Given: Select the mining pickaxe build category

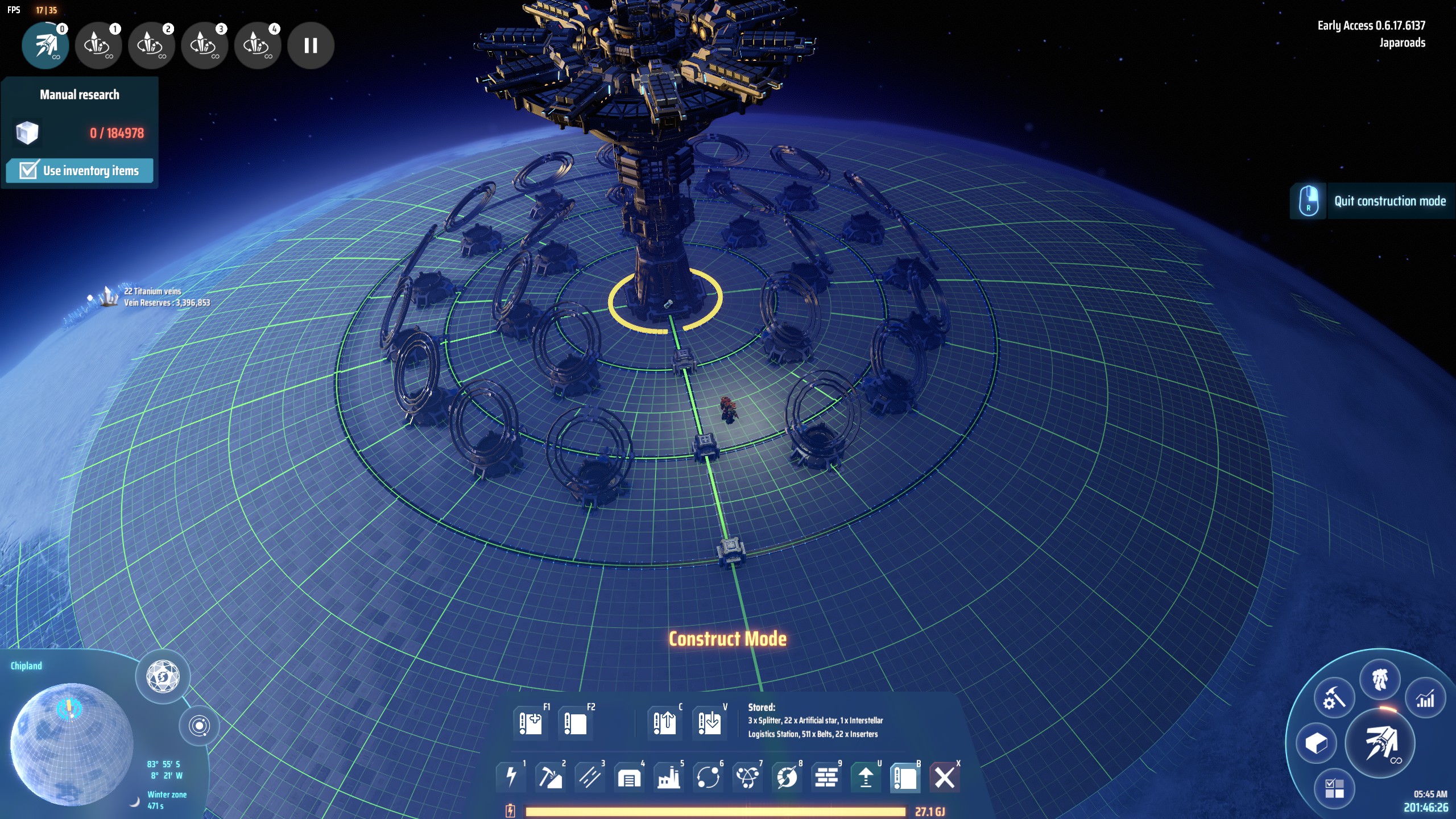Looking at the screenshot, I should pyautogui.click(x=550, y=776).
